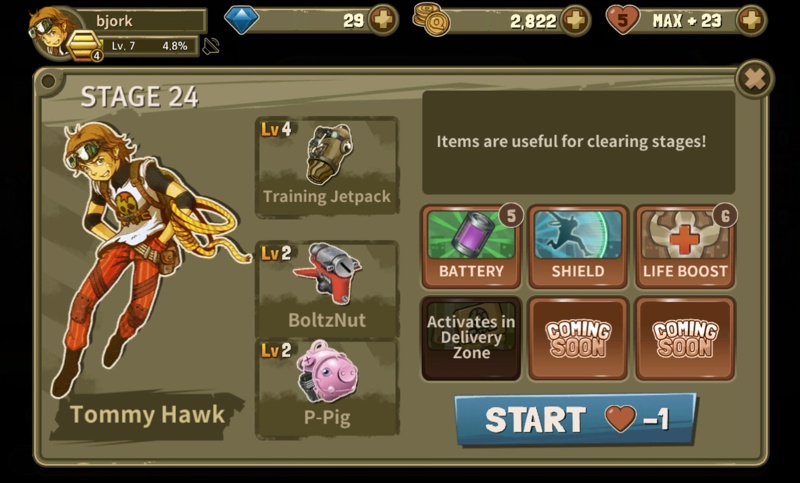The height and width of the screenshot is (483, 800).
Task: Select the Life Boost item
Action: click(685, 247)
